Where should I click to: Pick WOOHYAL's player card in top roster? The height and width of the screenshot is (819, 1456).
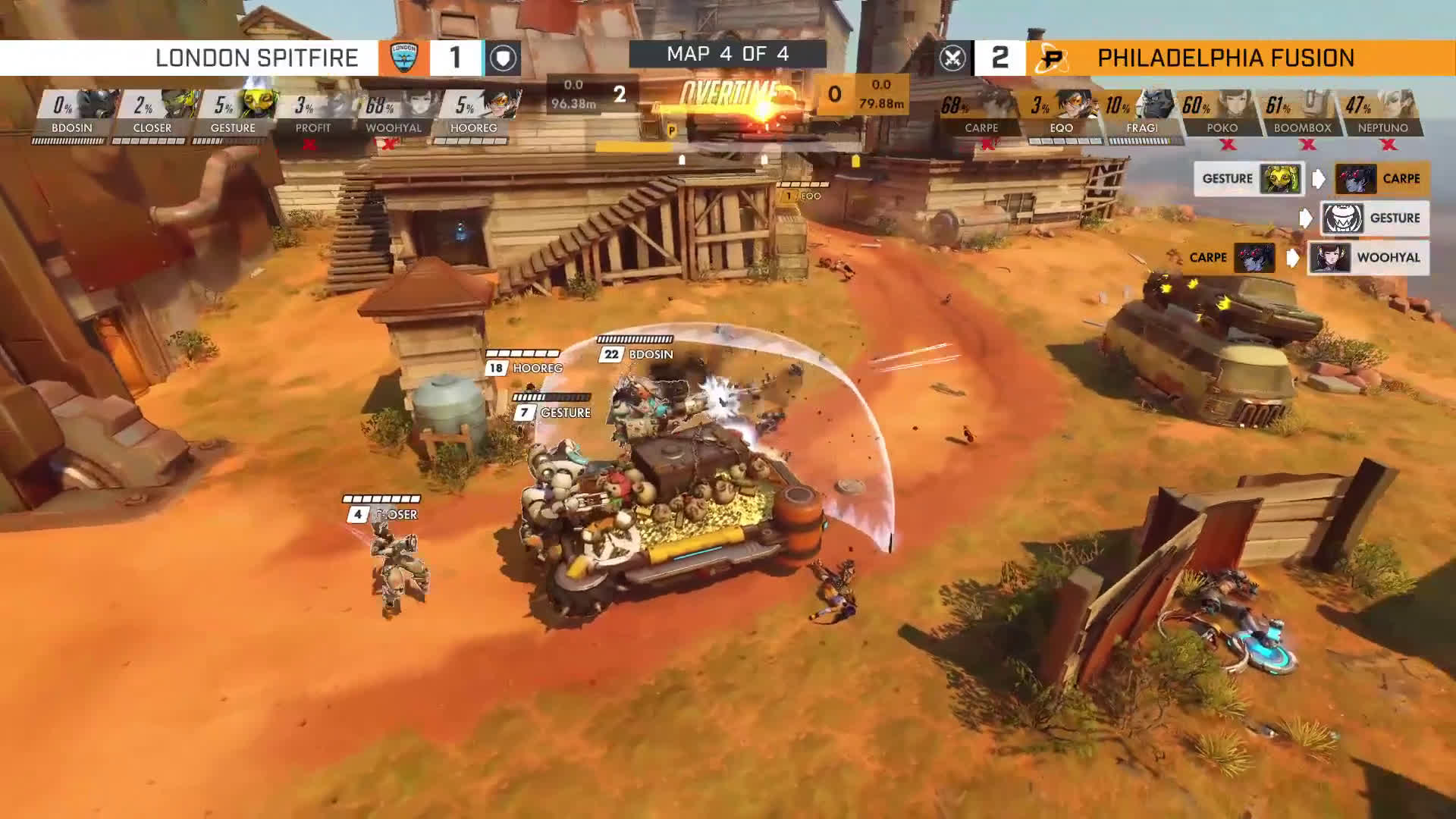tap(395, 114)
